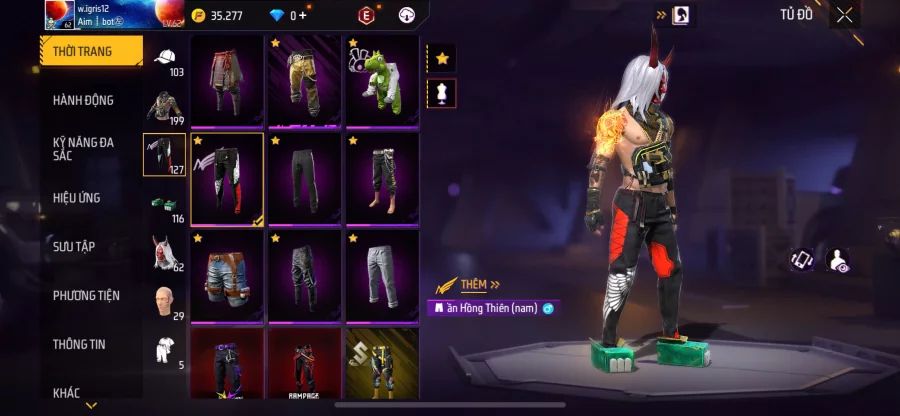Select the yellow camo pants item
The width and height of the screenshot is (900, 416).
[x=305, y=80]
